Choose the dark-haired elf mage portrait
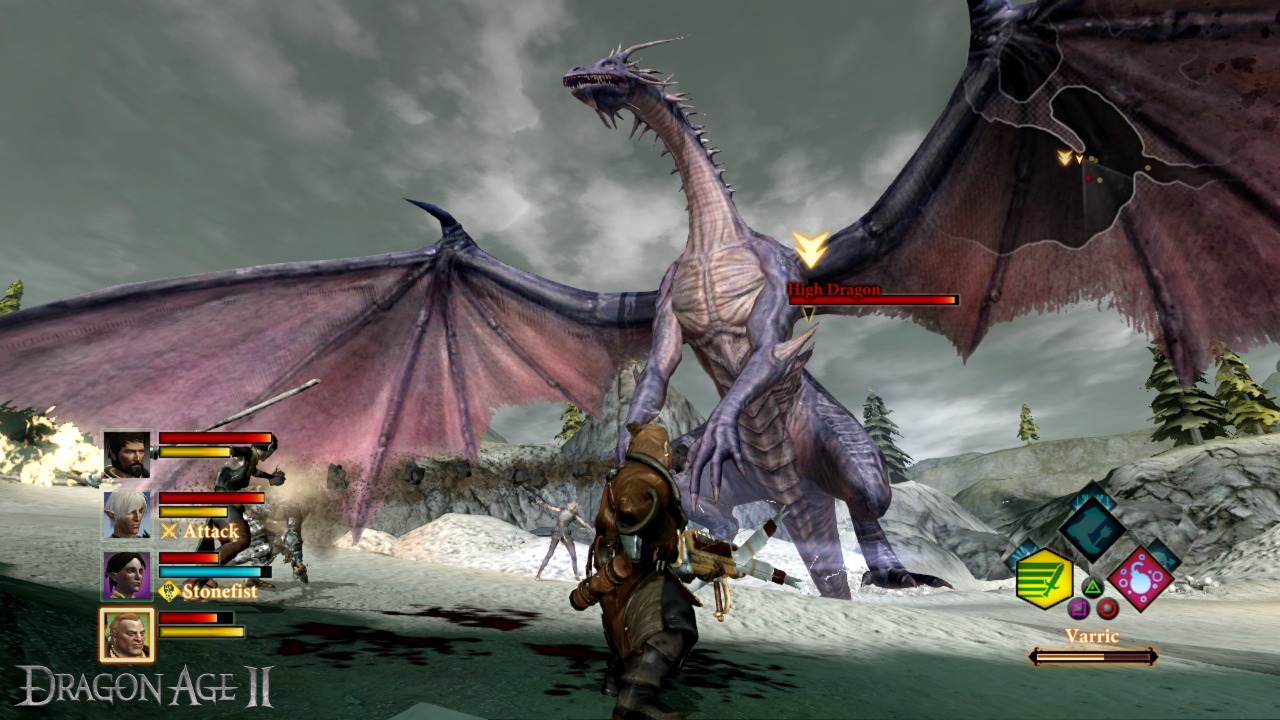Screen dimensions: 1280x720 point(127,575)
